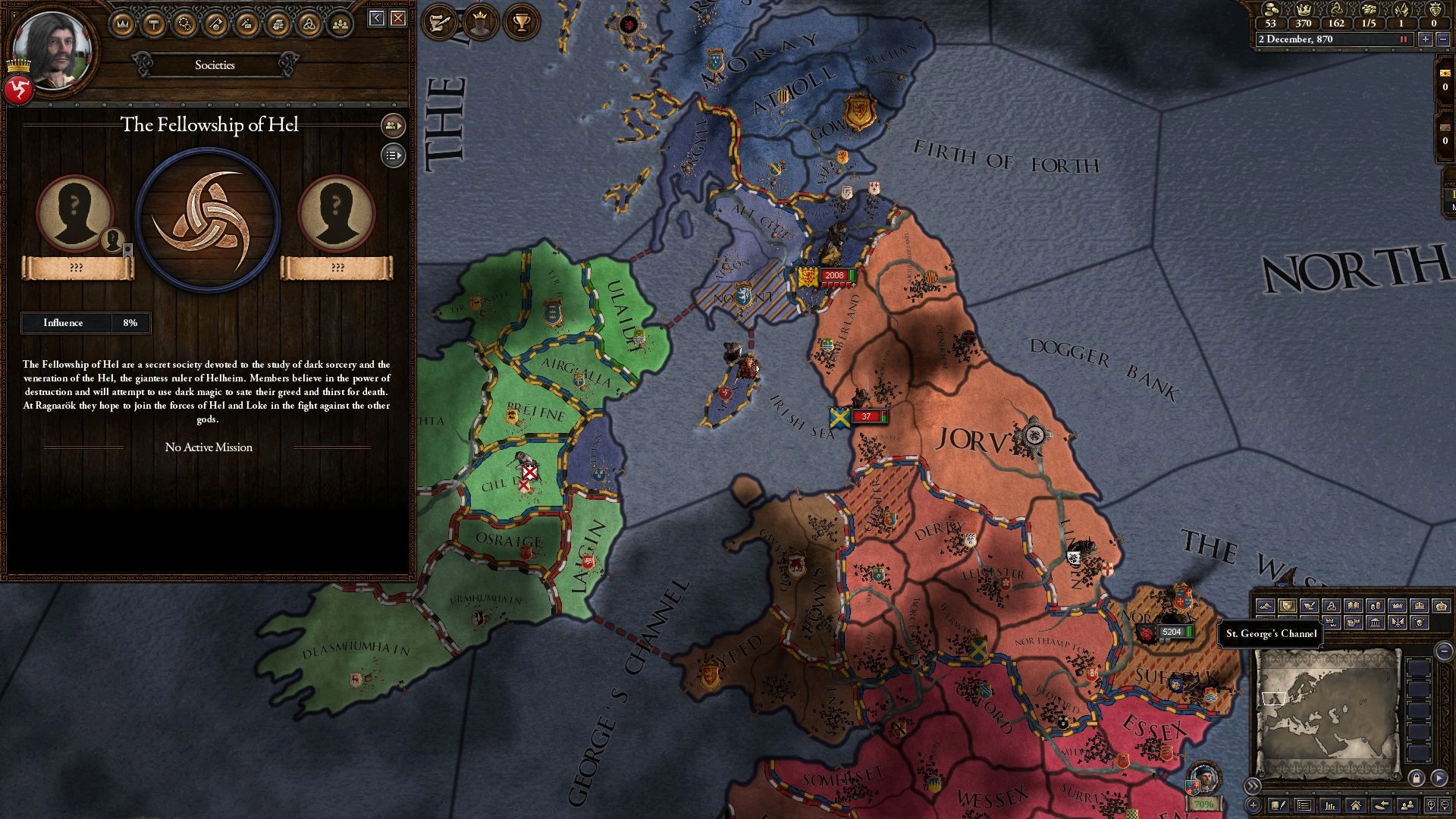
Task: Open the ledger bar chart button
Action: [x=1329, y=805]
